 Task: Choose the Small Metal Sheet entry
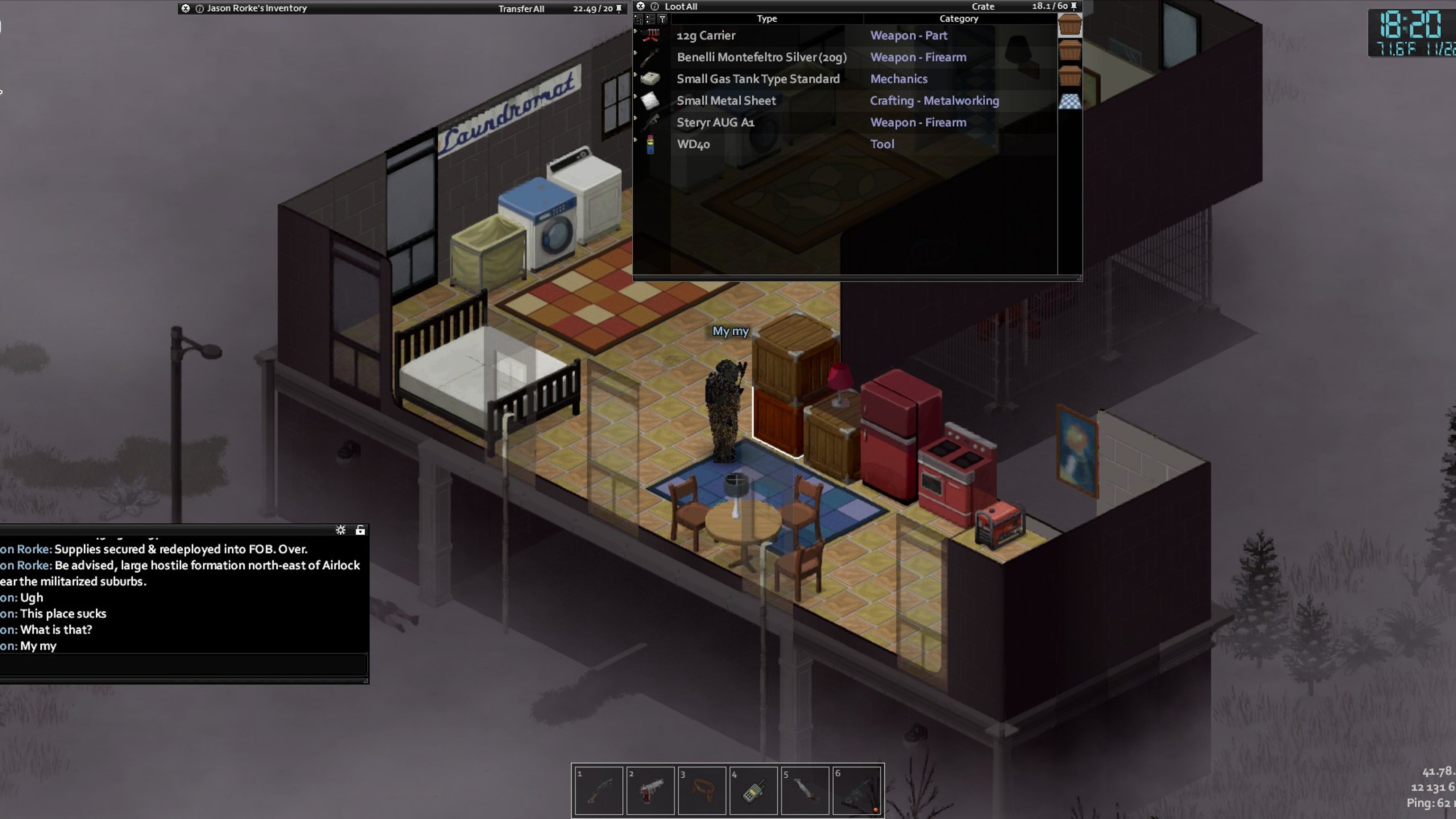(x=726, y=100)
